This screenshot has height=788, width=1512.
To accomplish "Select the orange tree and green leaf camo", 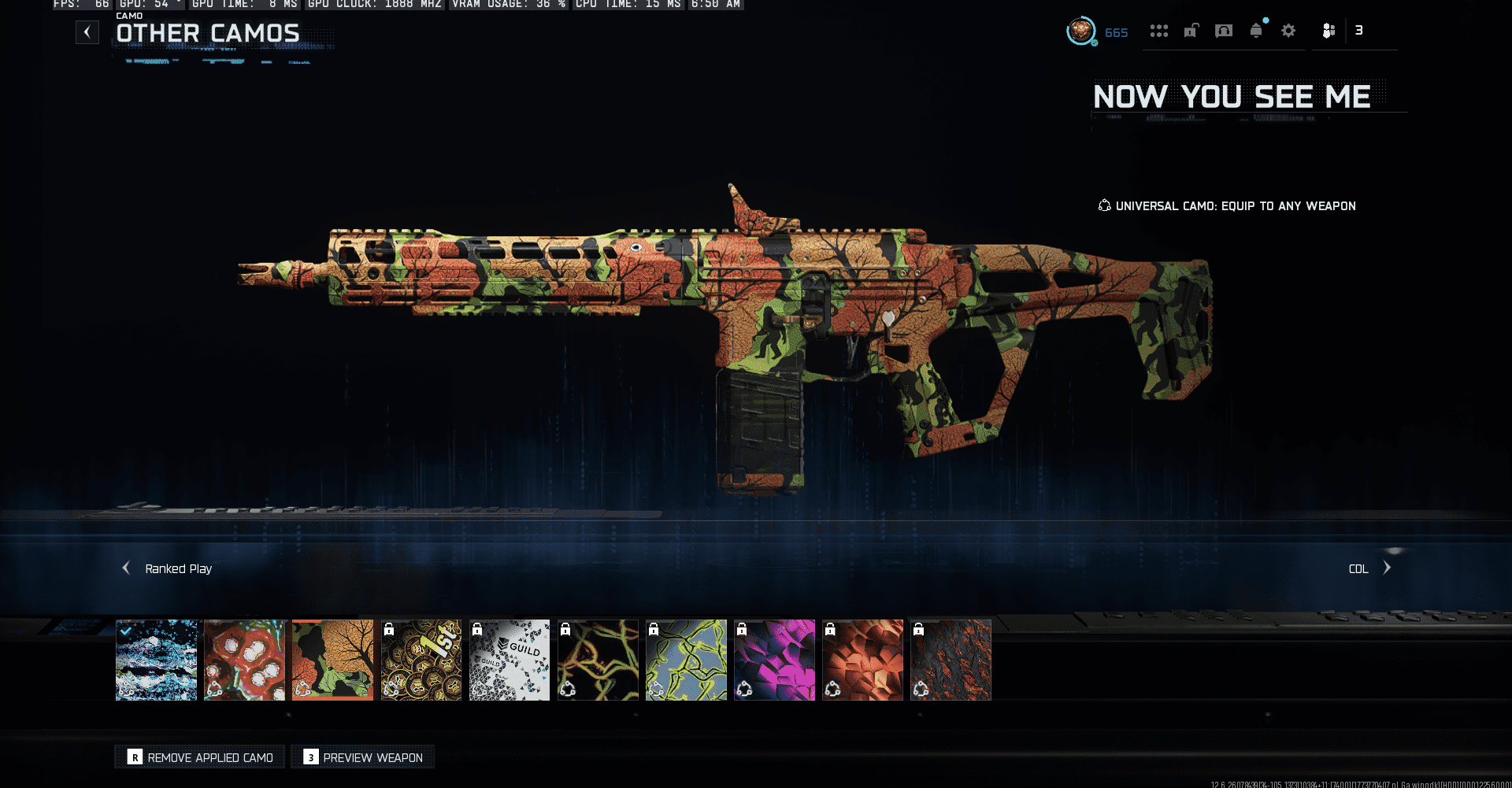I will point(333,660).
